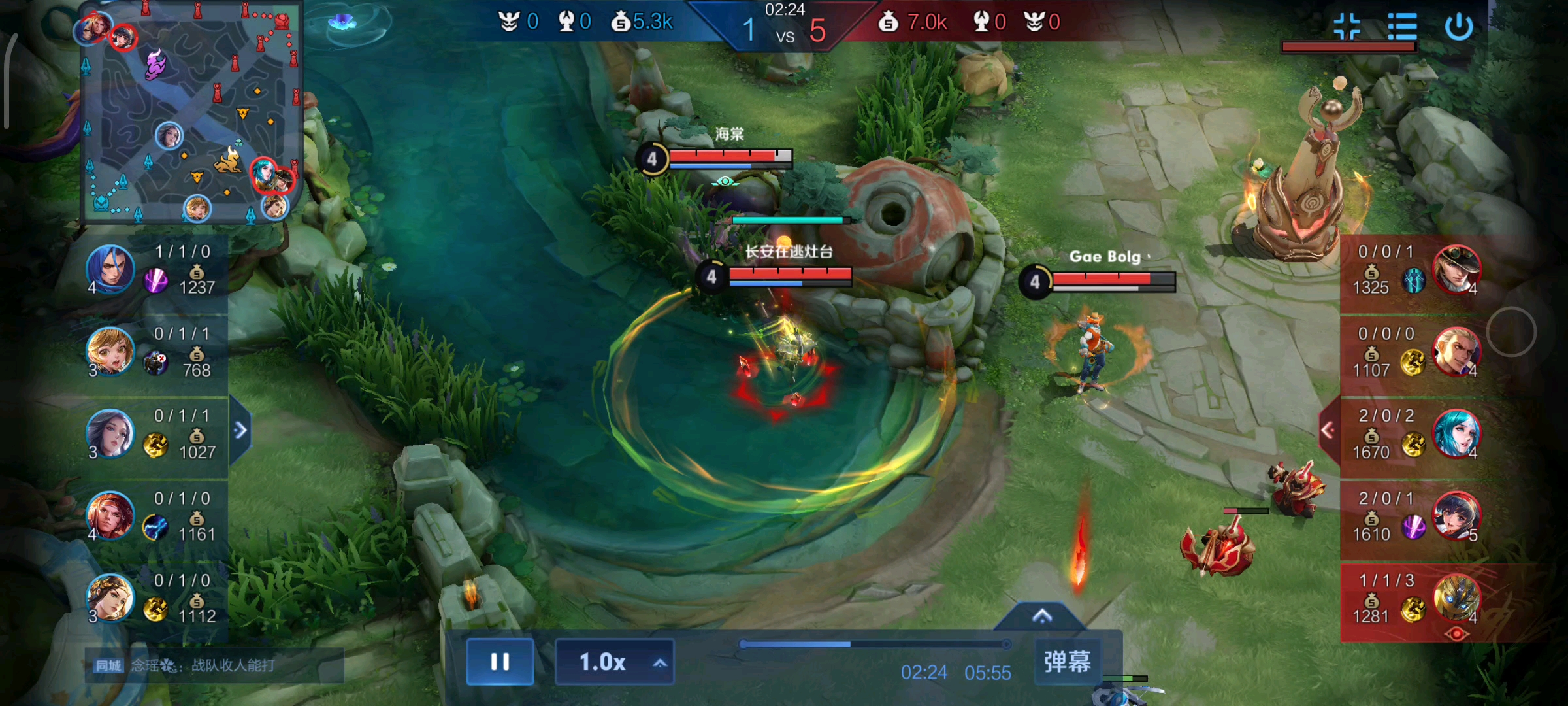Click the replay progress timeline bar

[x=875, y=645]
